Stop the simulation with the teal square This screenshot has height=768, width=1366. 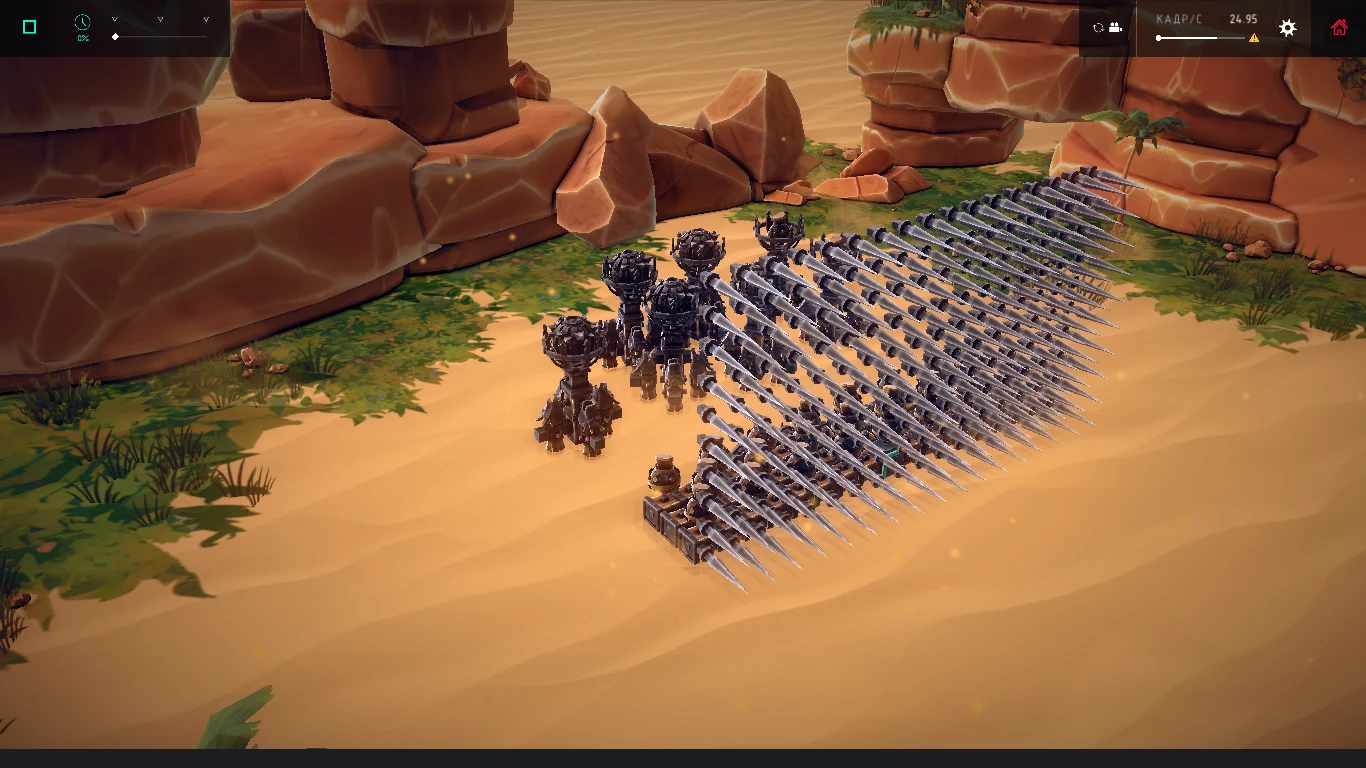[x=28, y=25]
